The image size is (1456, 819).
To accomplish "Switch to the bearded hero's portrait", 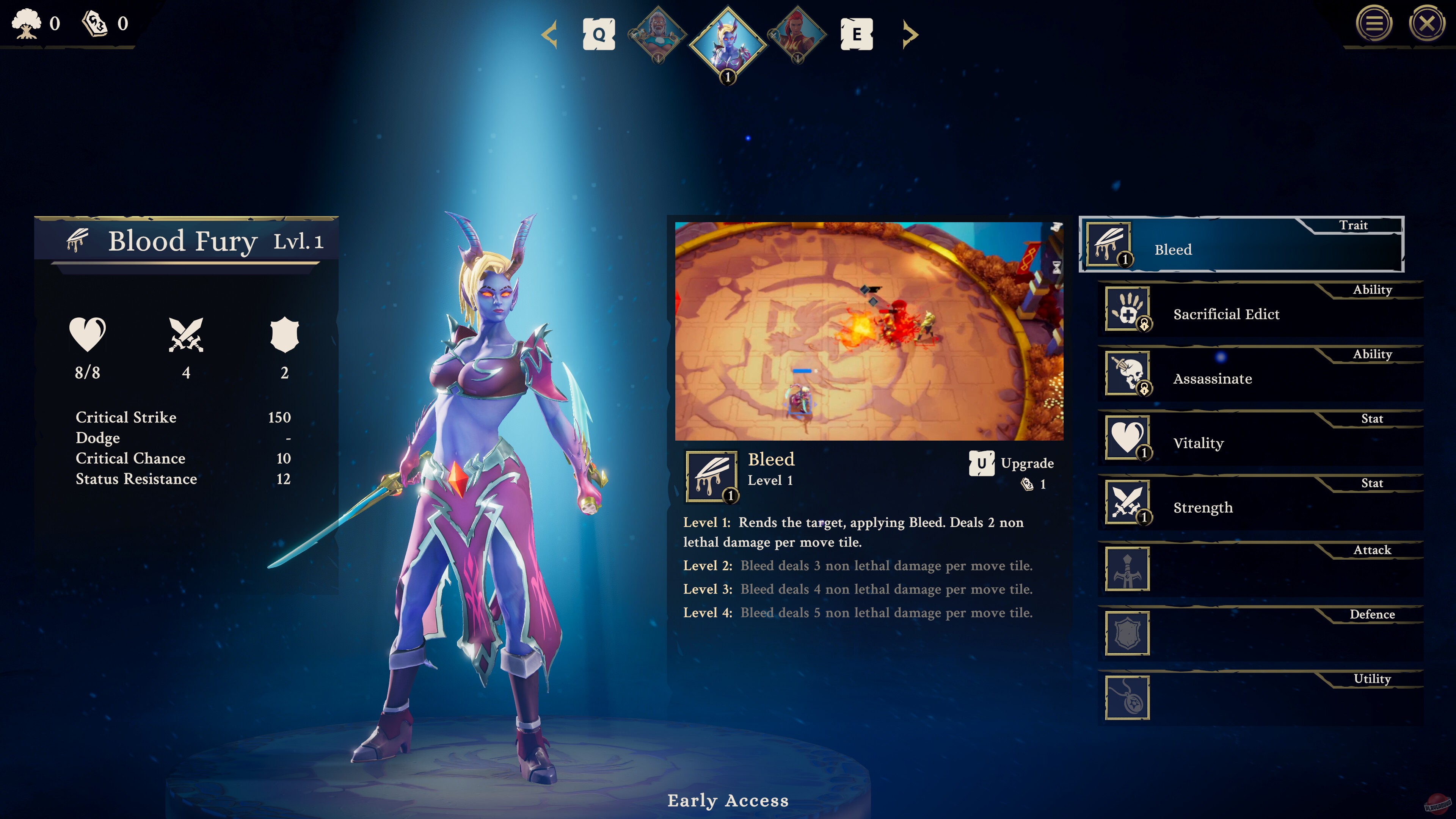I will (x=658, y=35).
